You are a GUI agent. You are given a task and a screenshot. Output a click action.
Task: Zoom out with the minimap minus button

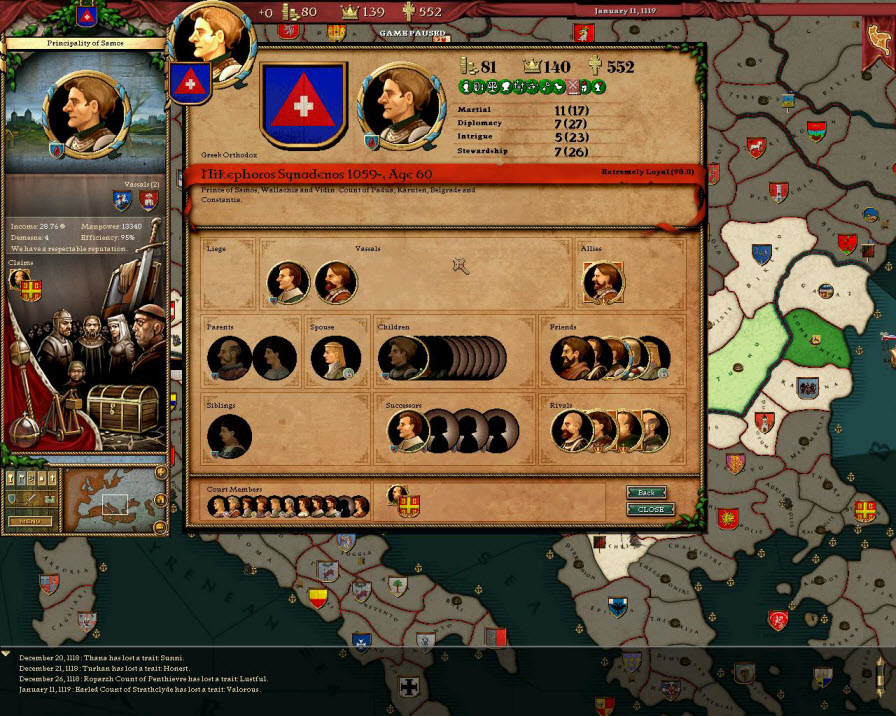(160, 525)
